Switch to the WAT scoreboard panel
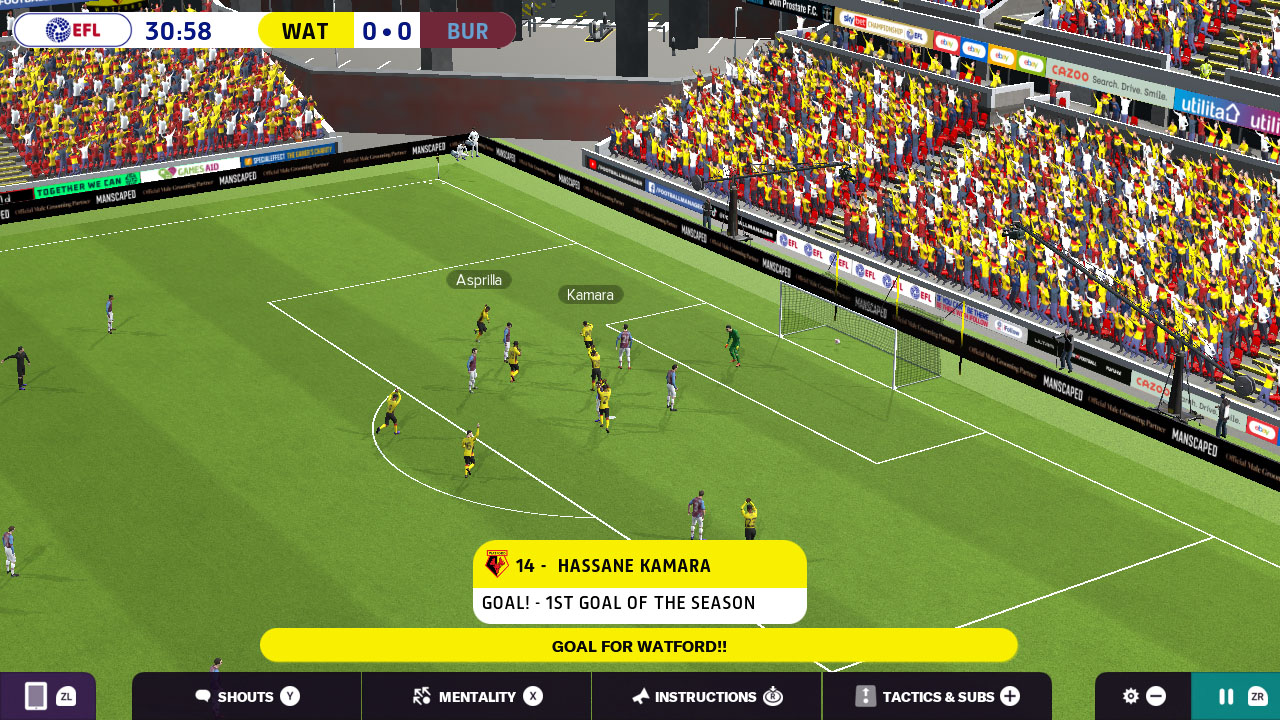 pos(305,30)
